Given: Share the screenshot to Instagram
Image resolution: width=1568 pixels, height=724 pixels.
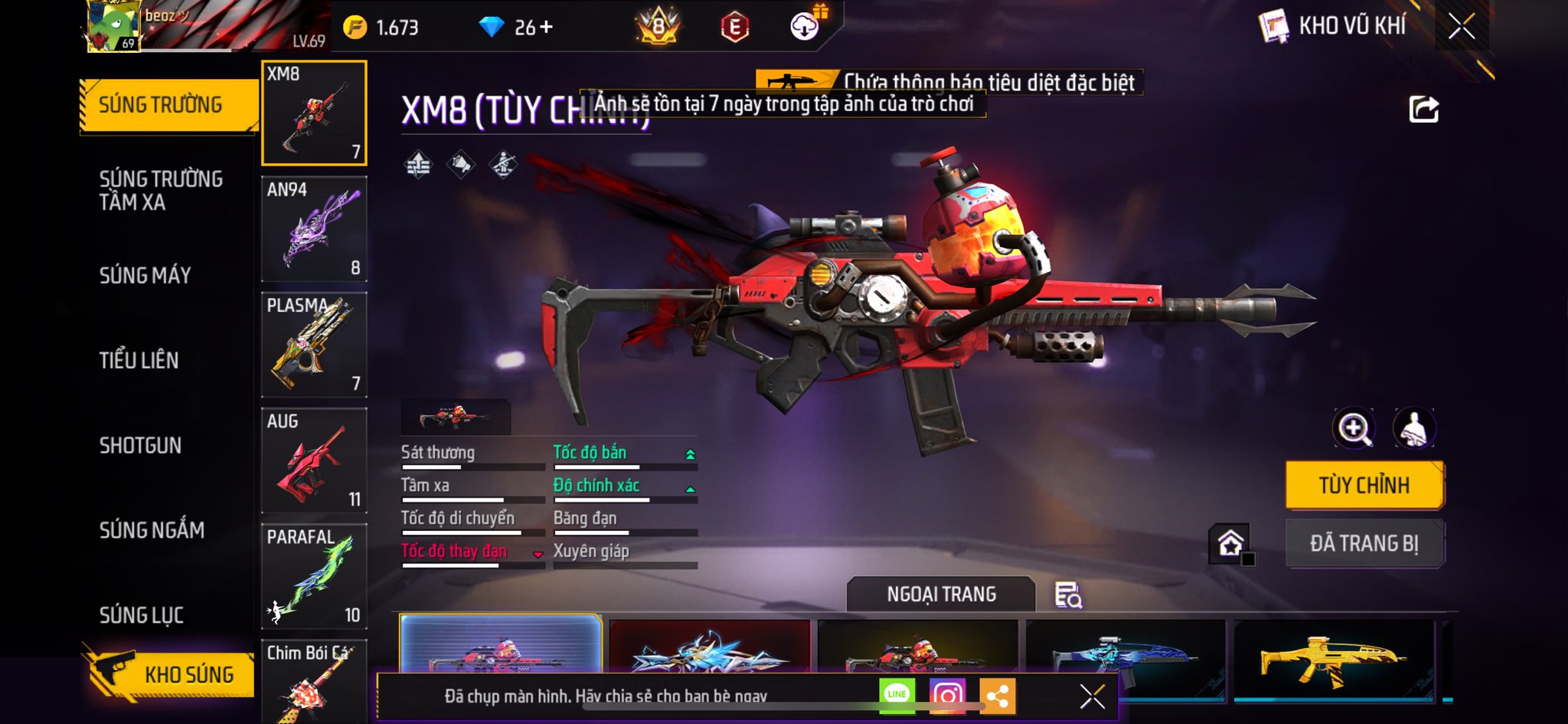Looking at the screenshot, I should point(947,696).
